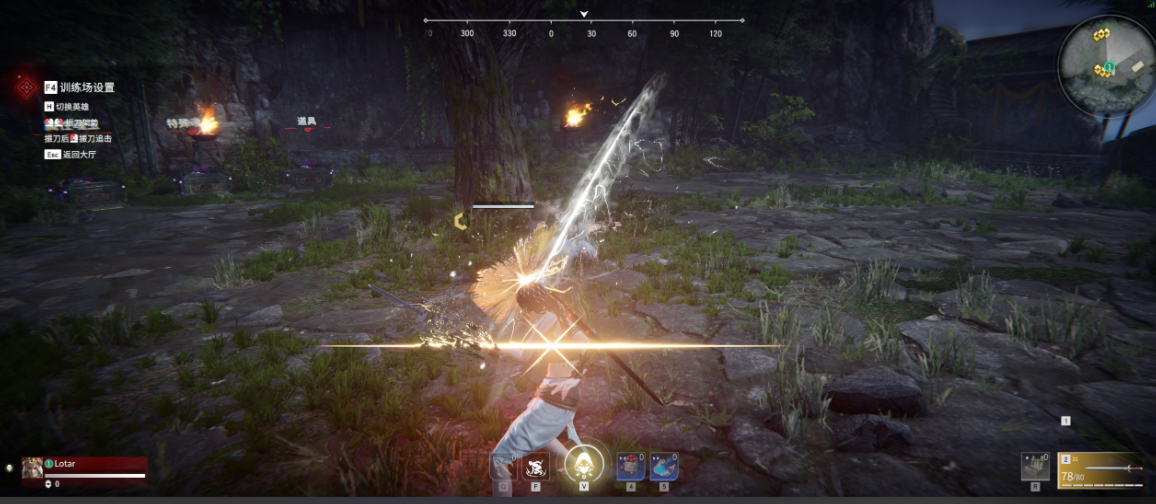Select the red berry basket item slot
This screenshot has height=504, width=1156.
point(630,466)
